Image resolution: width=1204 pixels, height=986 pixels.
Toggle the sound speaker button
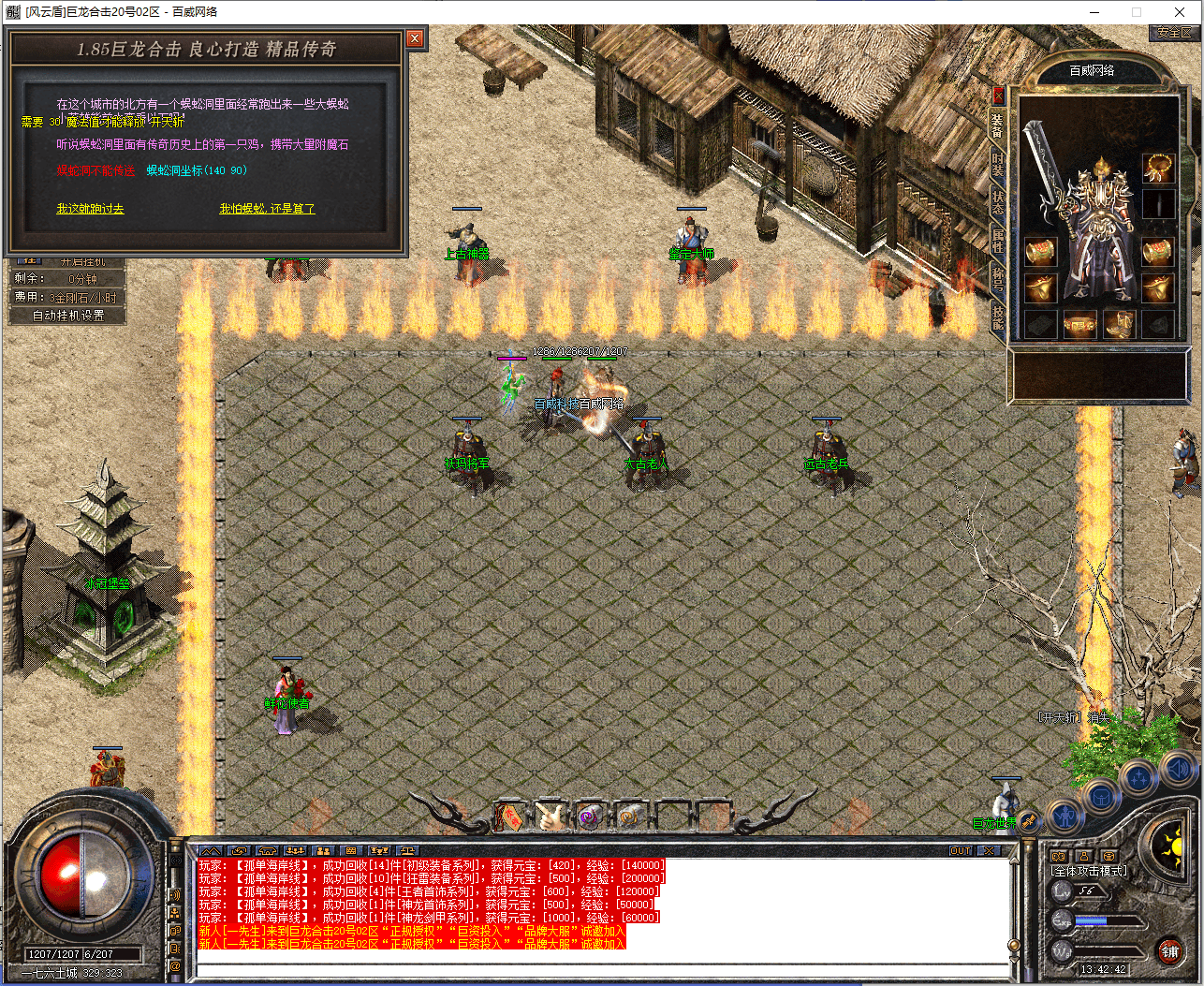pos(1176,771)
